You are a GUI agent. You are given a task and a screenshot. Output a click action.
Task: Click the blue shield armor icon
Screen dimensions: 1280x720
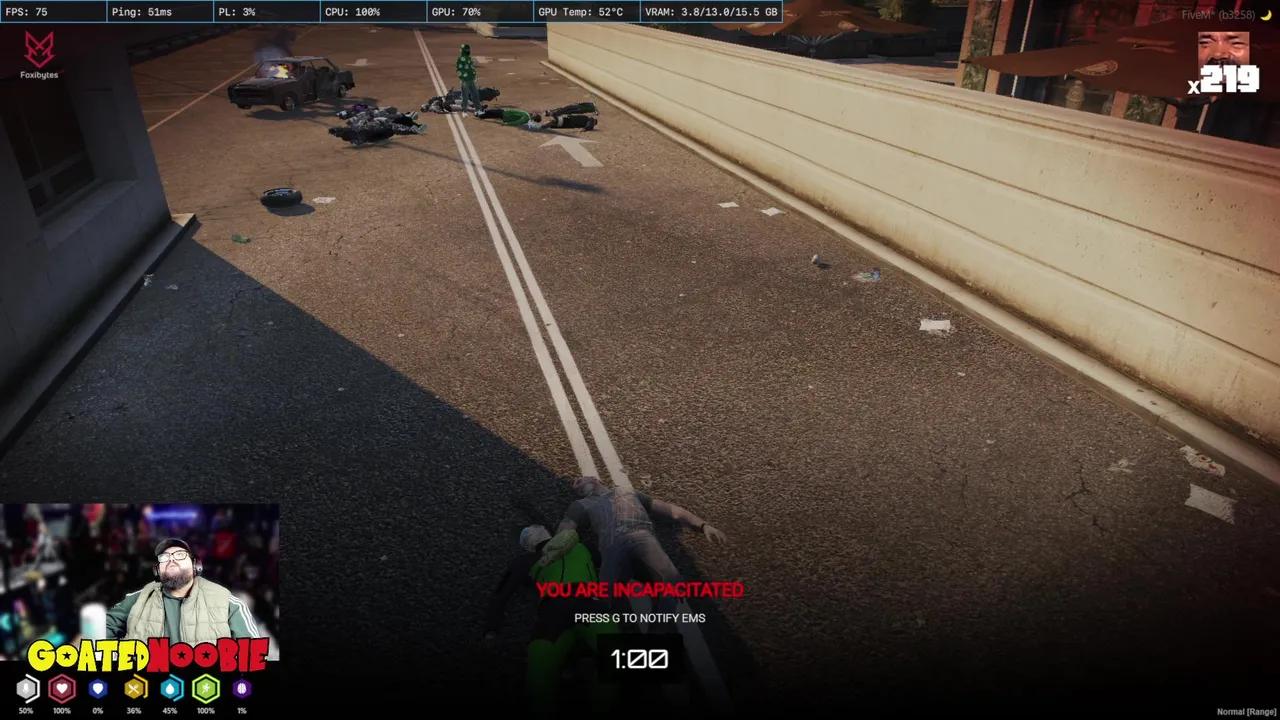[97, 688]
